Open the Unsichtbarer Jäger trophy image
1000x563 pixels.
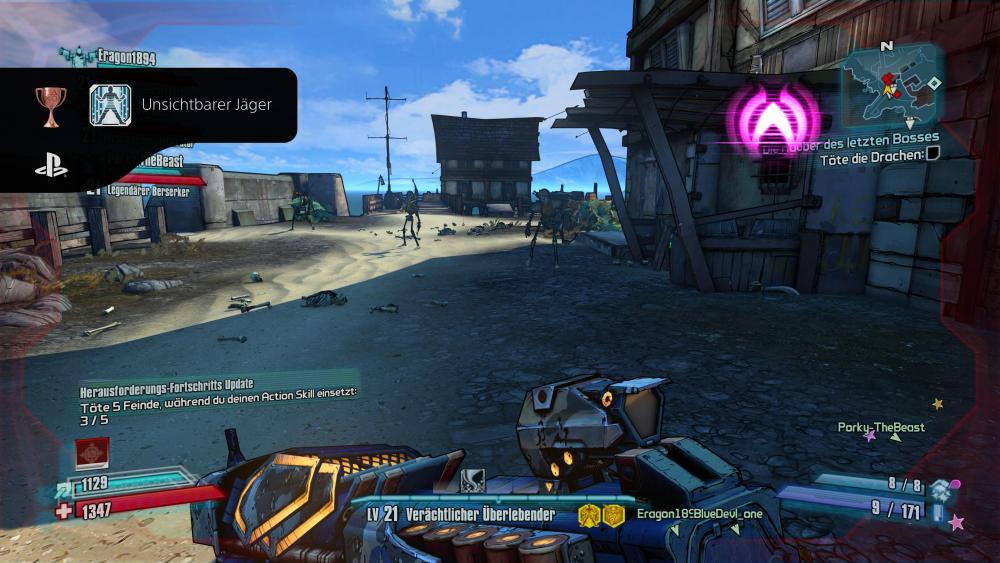click(110, 104)
